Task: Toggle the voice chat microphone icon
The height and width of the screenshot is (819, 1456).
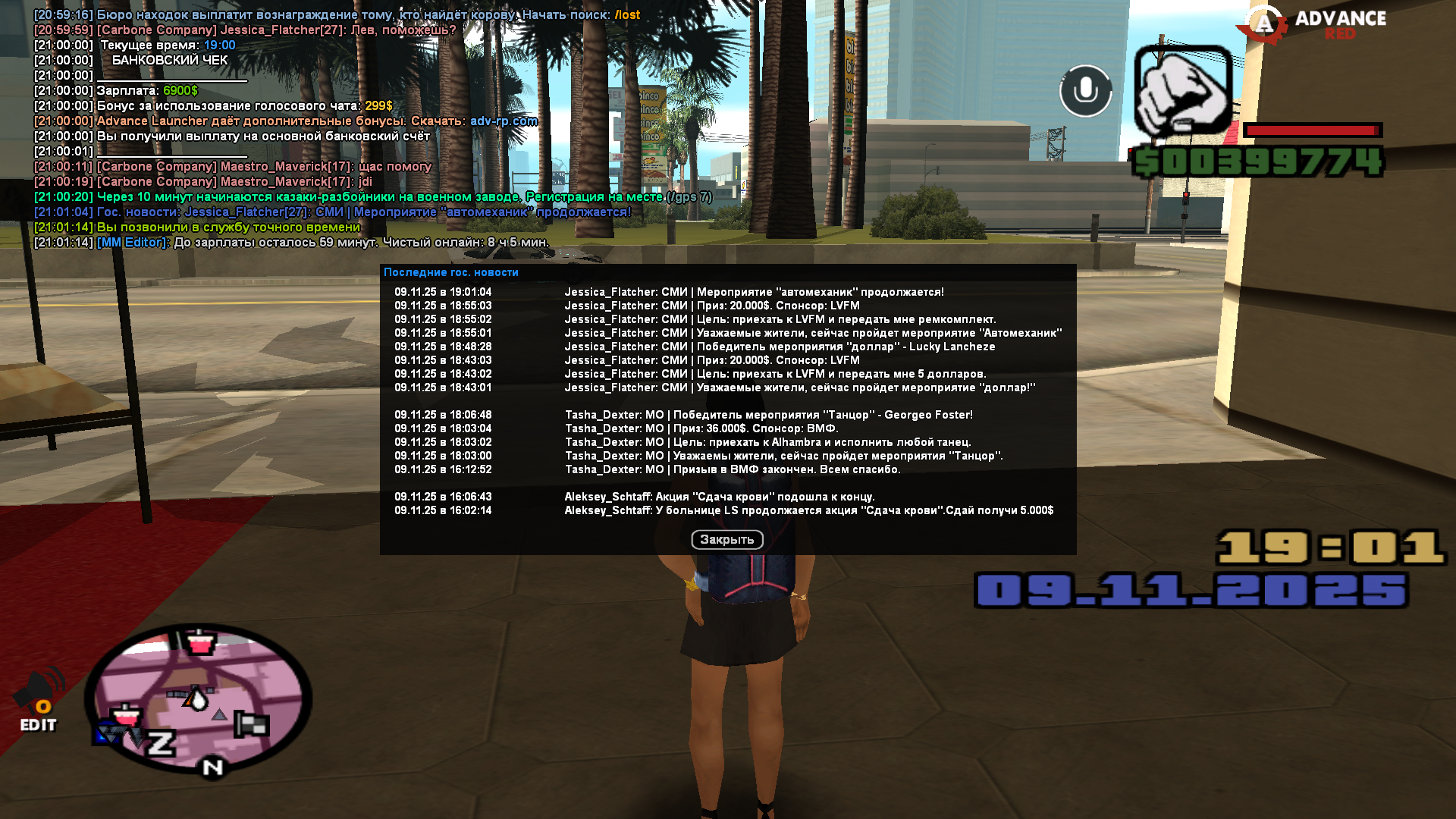Action: (1085, 91)
